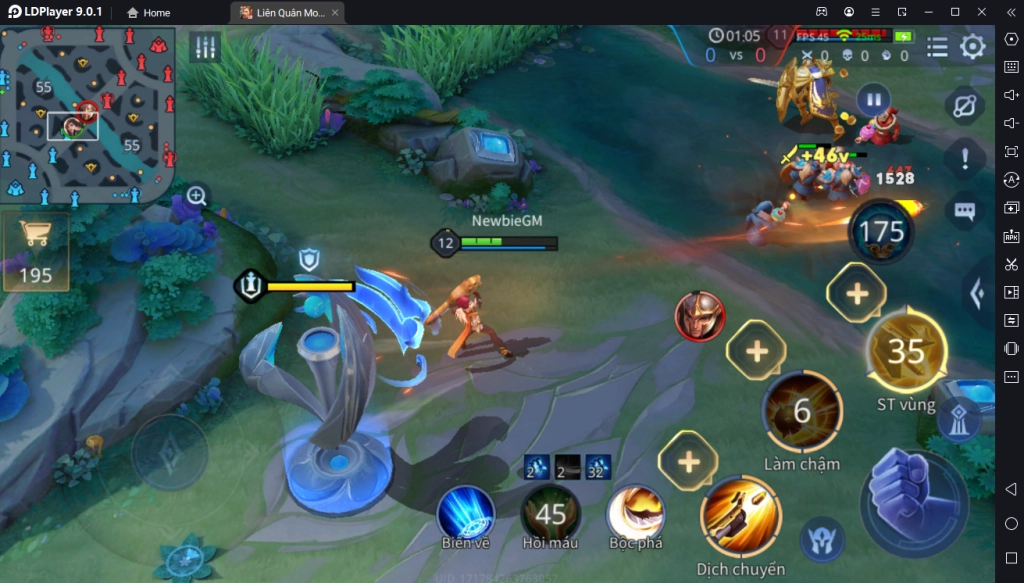The height and width of the screenshot is (583, 1024).
Task: Open the scoreboard list icon
Action: [937, 47]
